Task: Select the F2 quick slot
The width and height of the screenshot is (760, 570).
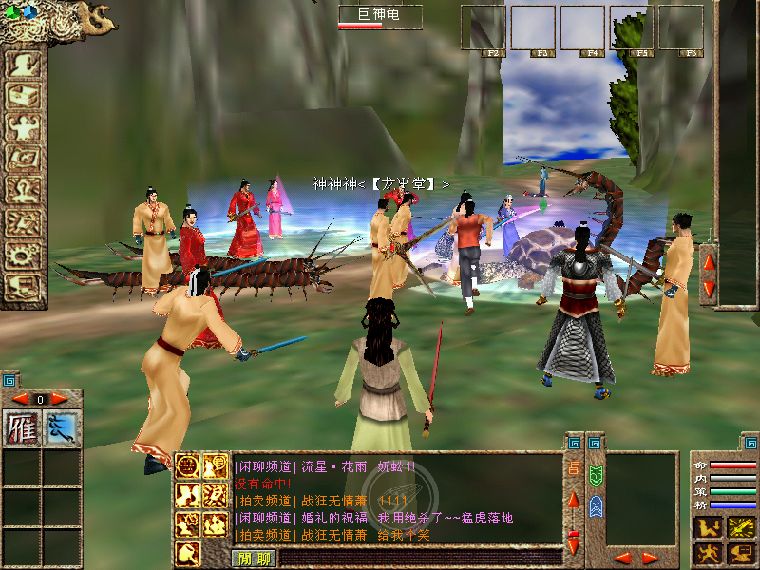Action: click(482, 27)
